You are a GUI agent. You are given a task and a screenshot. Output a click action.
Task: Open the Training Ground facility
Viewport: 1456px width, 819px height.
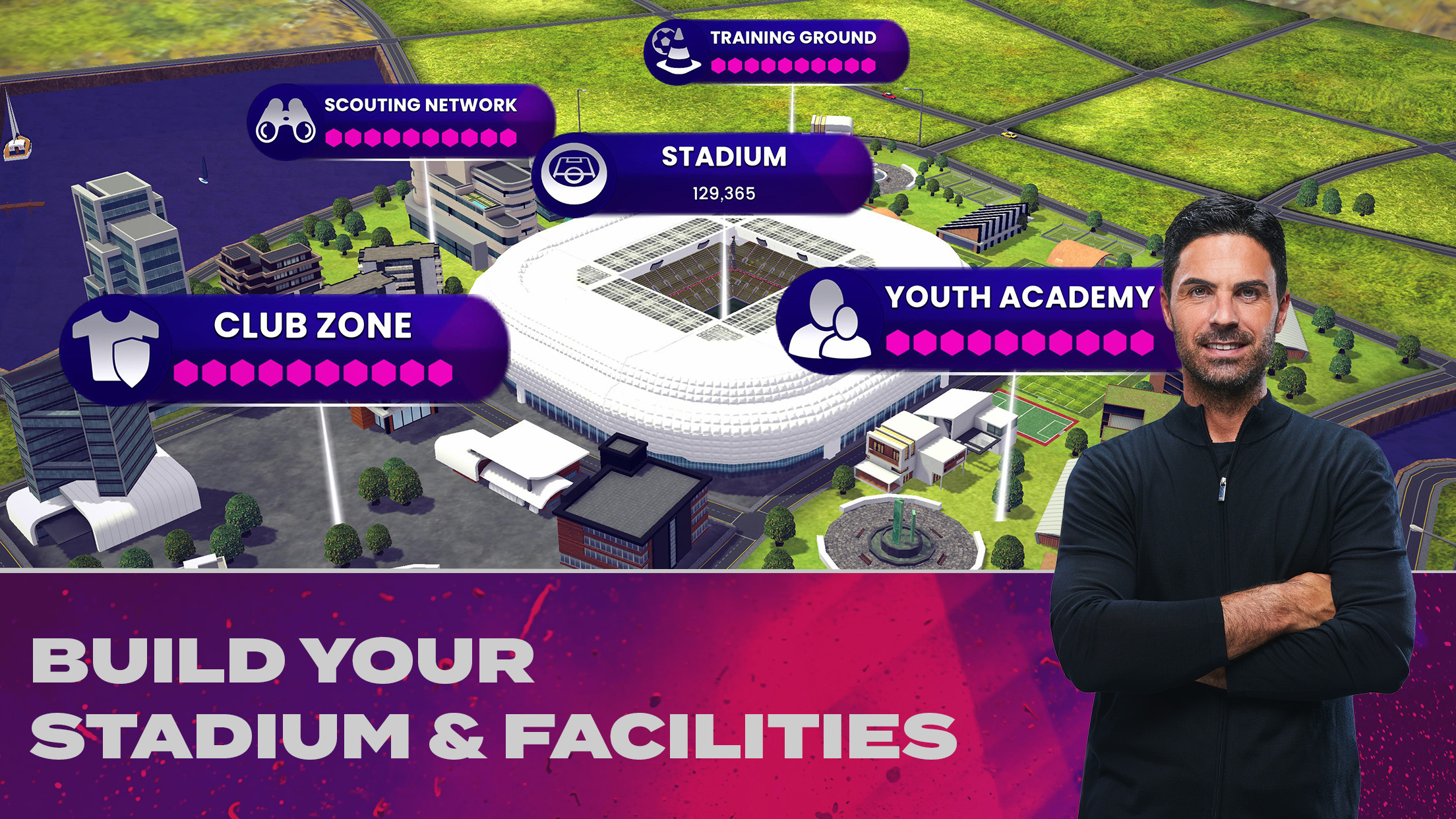click(x=776, y=51)
